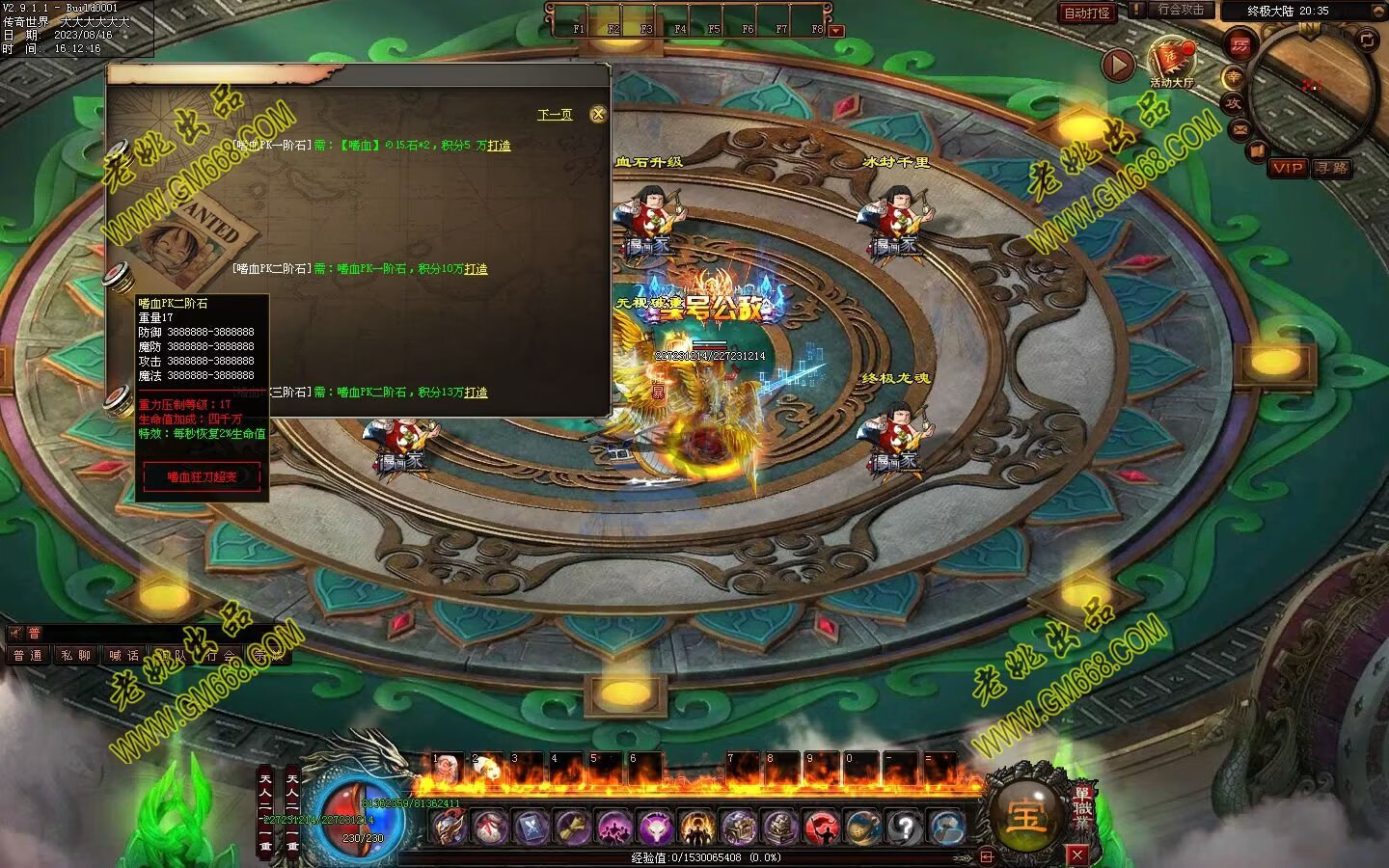Close the bottom bar with red X

pos(1077,854)
